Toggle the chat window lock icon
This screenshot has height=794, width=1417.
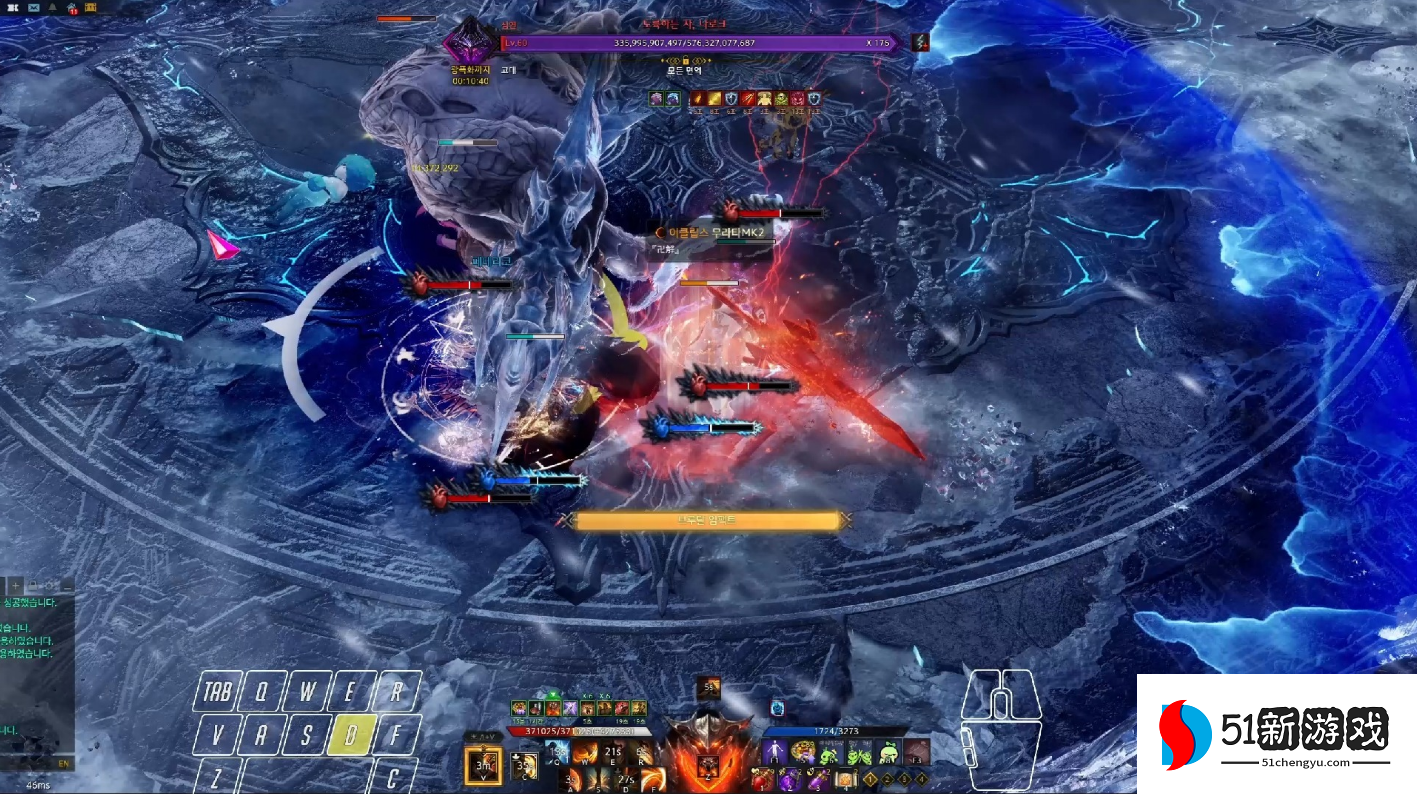click(33, 584)
